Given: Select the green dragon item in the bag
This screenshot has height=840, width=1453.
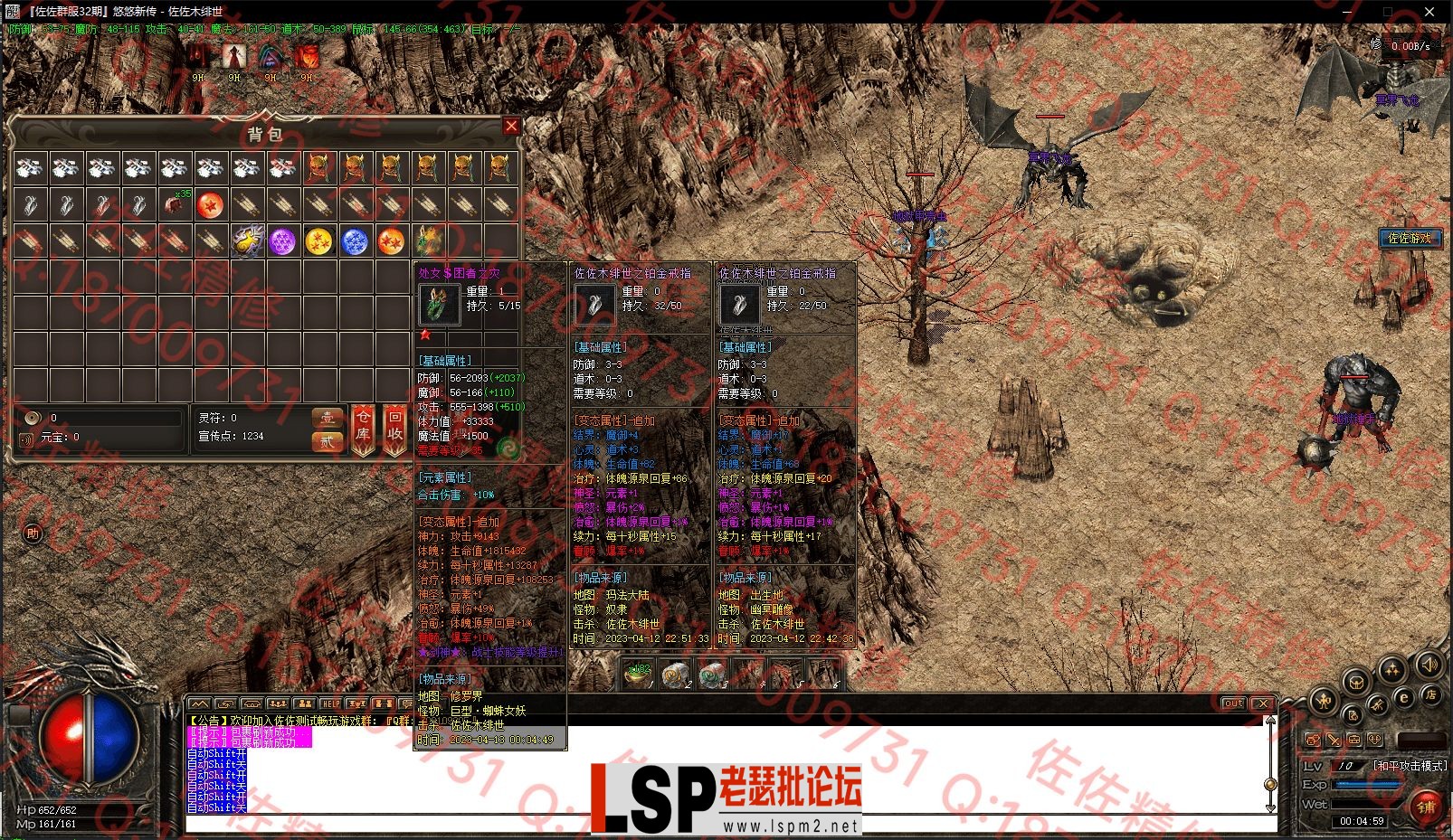Looking at the screenshot, I should (427, 241).
